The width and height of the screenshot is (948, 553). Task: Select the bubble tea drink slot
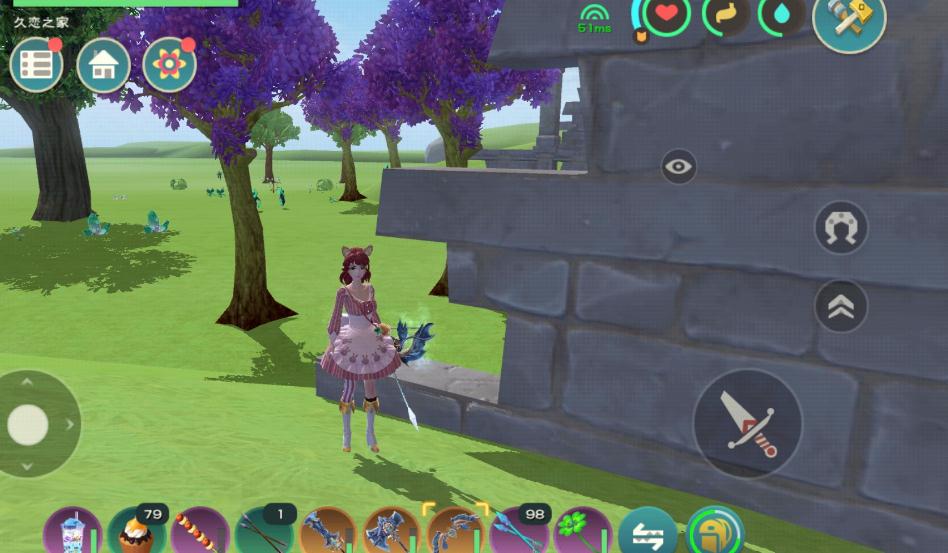tap(72, 531)
